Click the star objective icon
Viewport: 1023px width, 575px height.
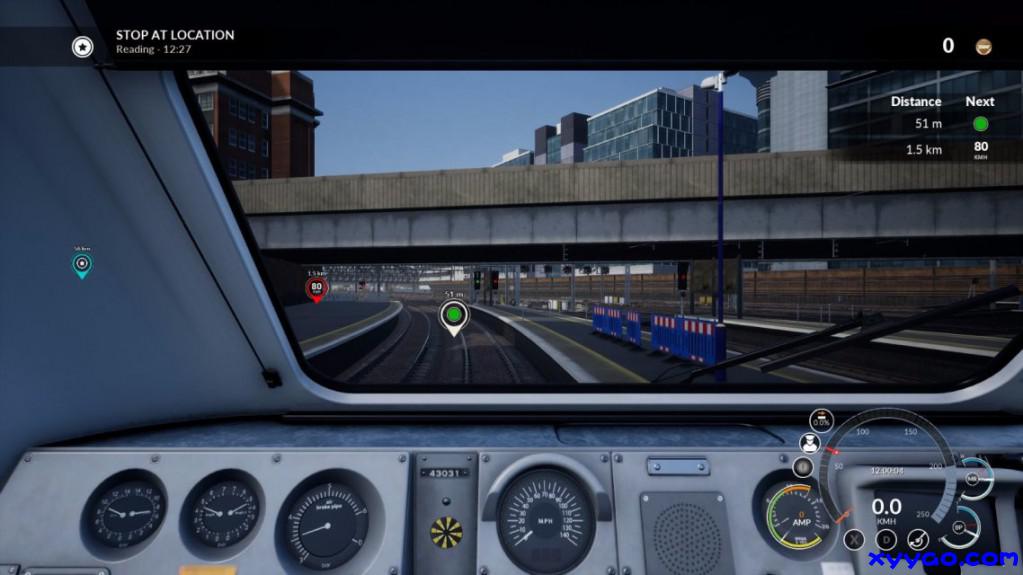[x=82, y=46]
